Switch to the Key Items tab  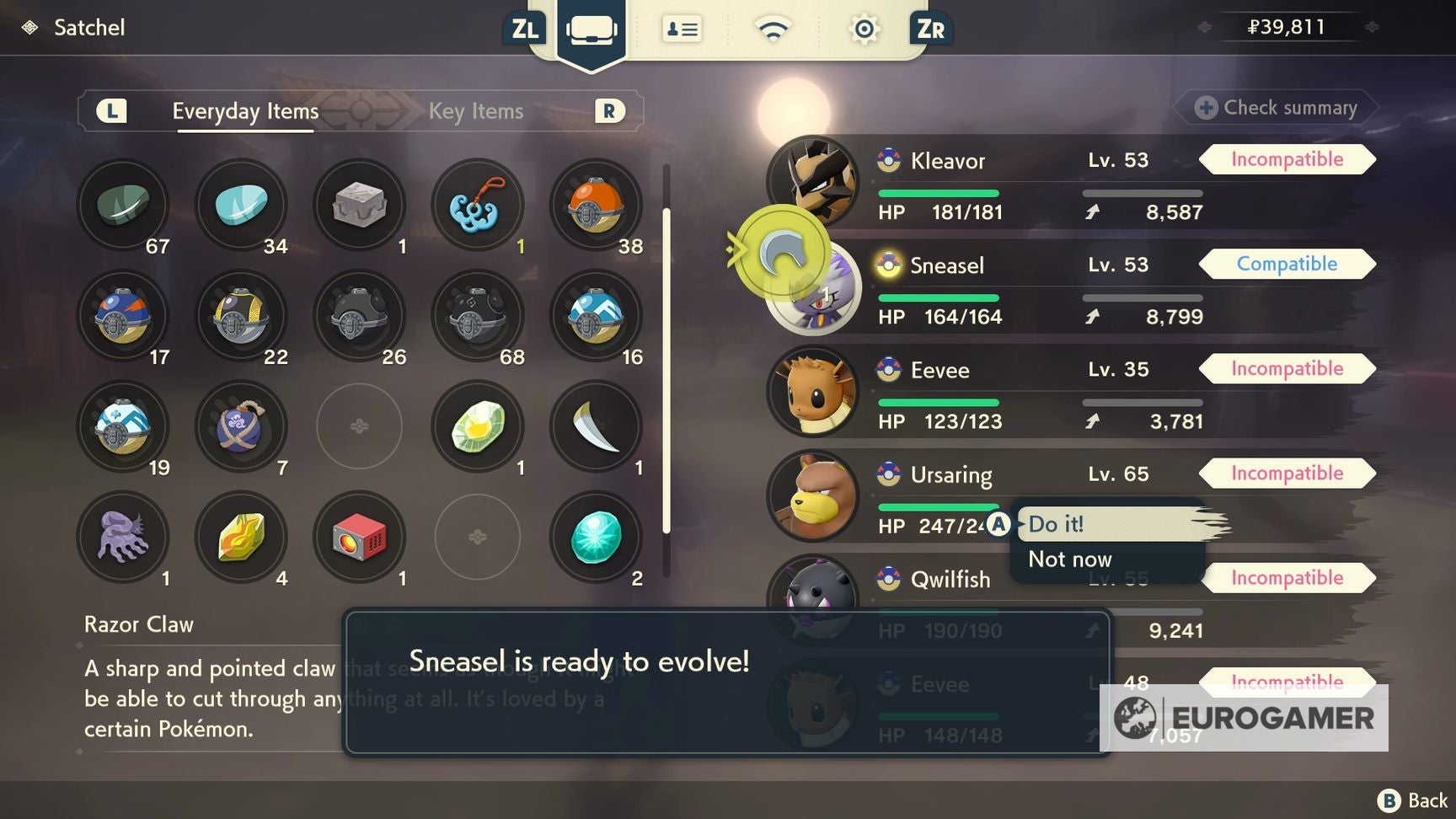pos(475,111)
